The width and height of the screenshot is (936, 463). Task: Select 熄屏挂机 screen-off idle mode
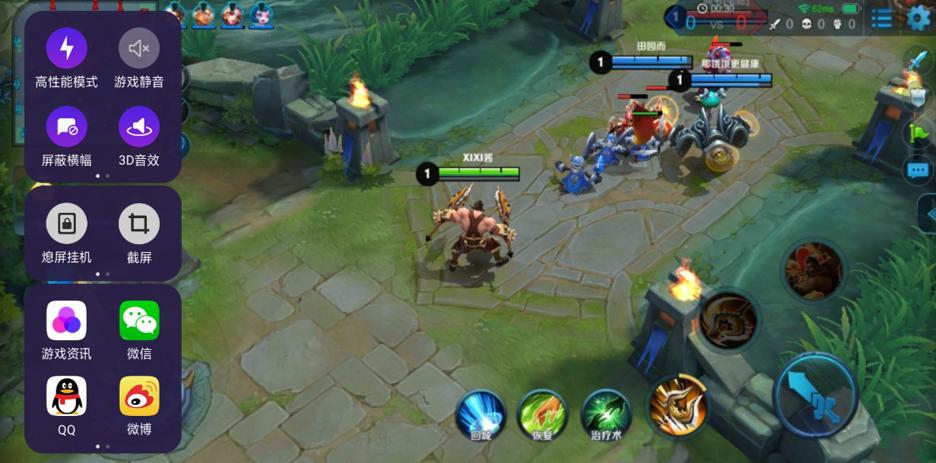[67, 224]
